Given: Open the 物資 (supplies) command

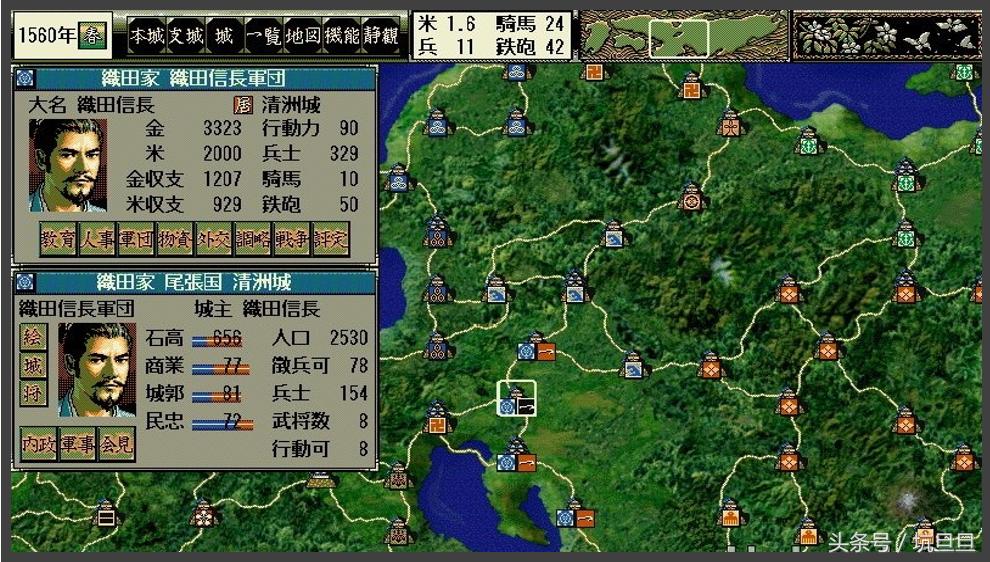Looking at the screenshot, I should click(175, 239).
